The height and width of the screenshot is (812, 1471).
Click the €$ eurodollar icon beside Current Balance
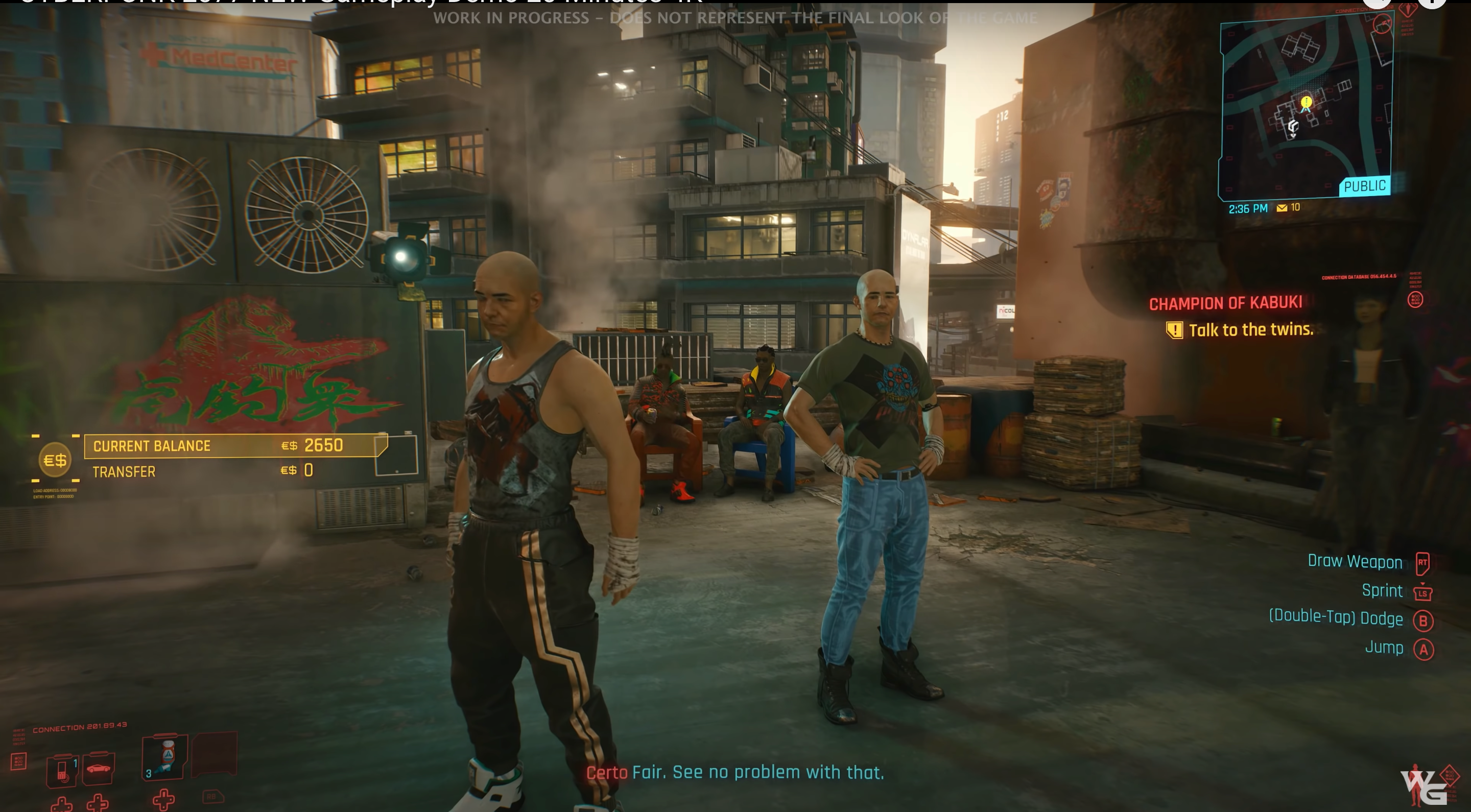click(55, 459)
